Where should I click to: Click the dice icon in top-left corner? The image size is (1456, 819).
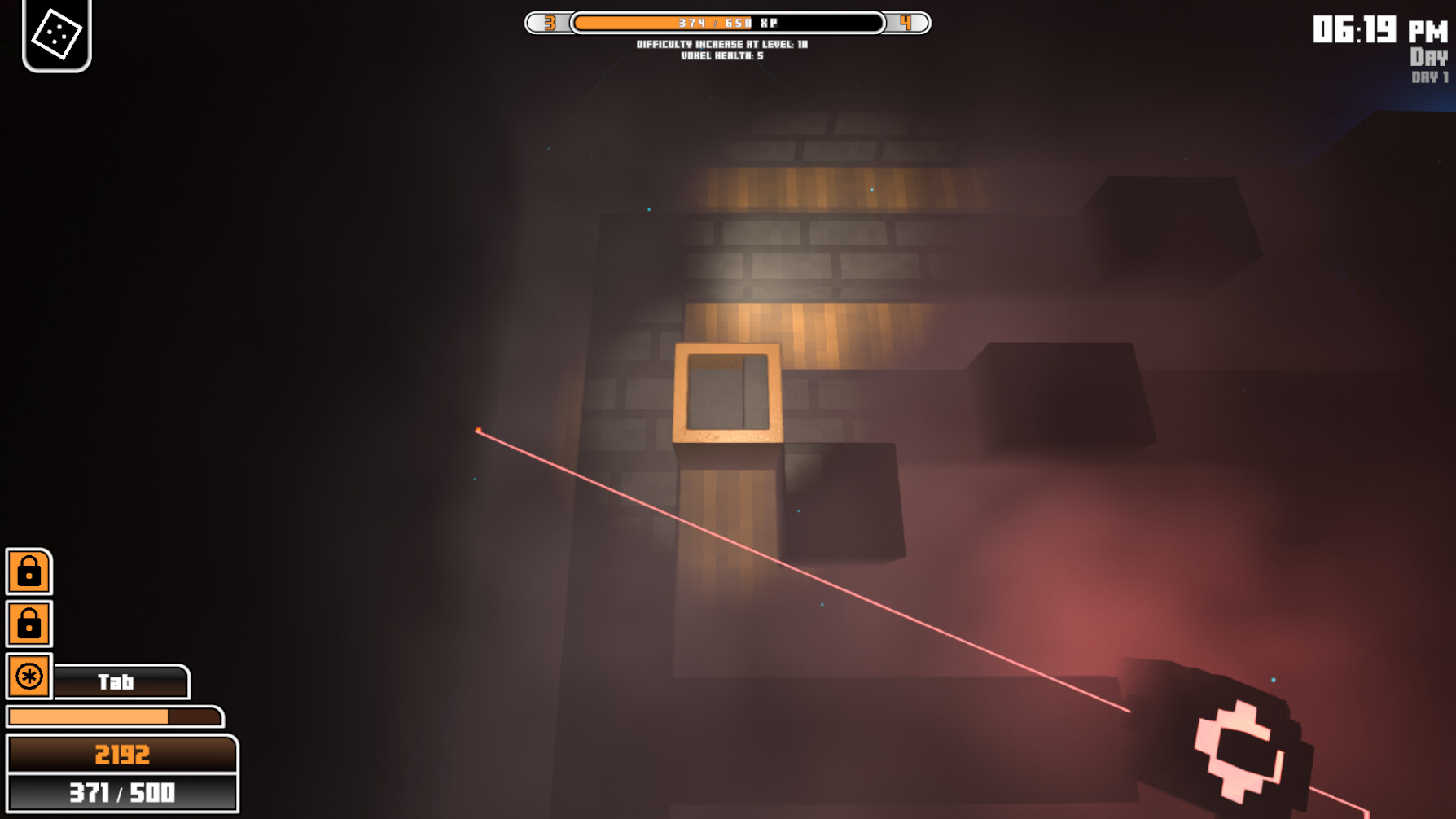coord(55,35)
